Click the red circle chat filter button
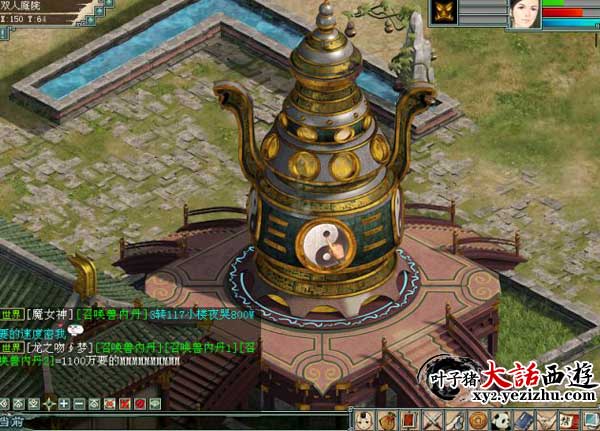Viewport: 600px width, 431px height. pyautogui.click(x=137, y=403)
